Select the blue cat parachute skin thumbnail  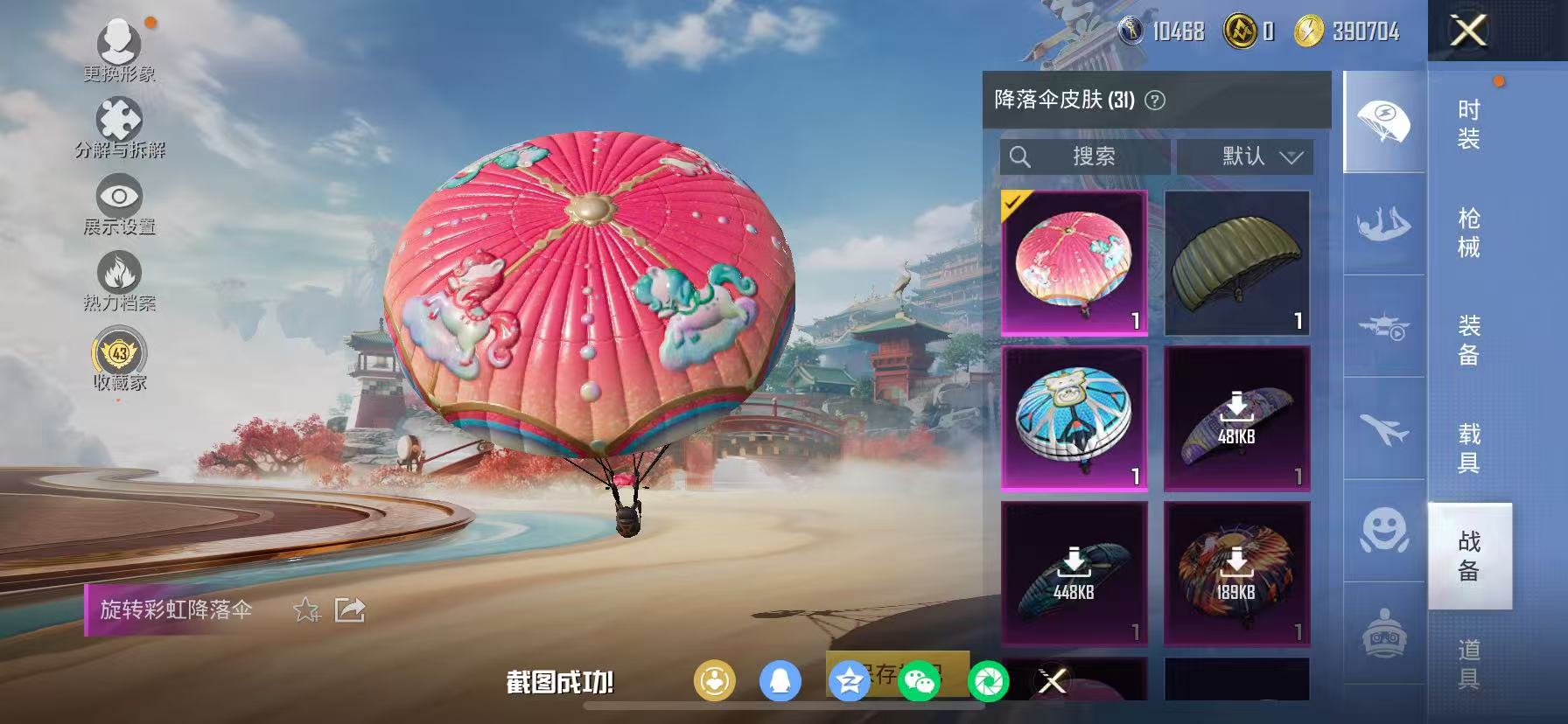(1074, 420)
